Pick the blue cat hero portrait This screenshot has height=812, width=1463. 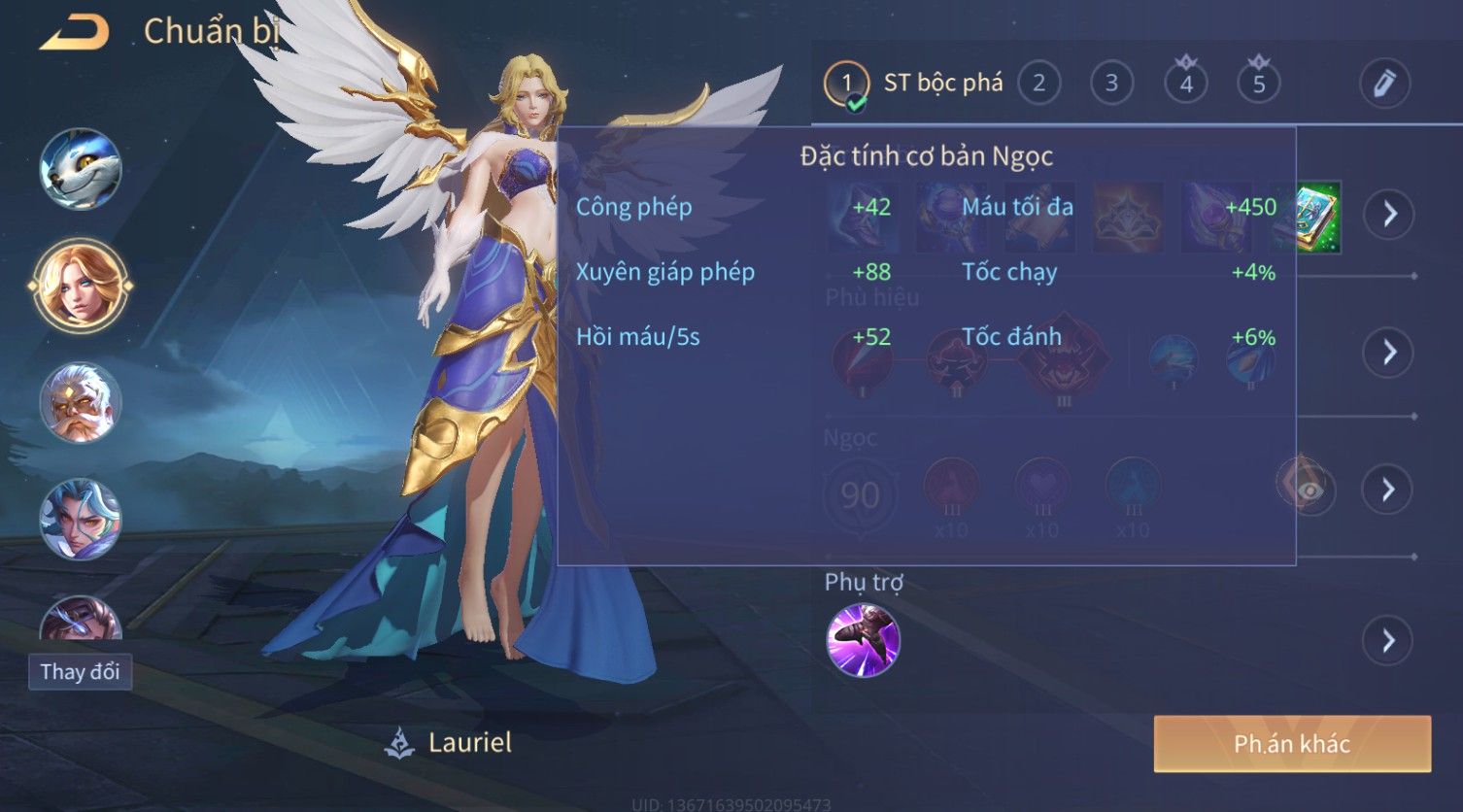click(80, 169)
